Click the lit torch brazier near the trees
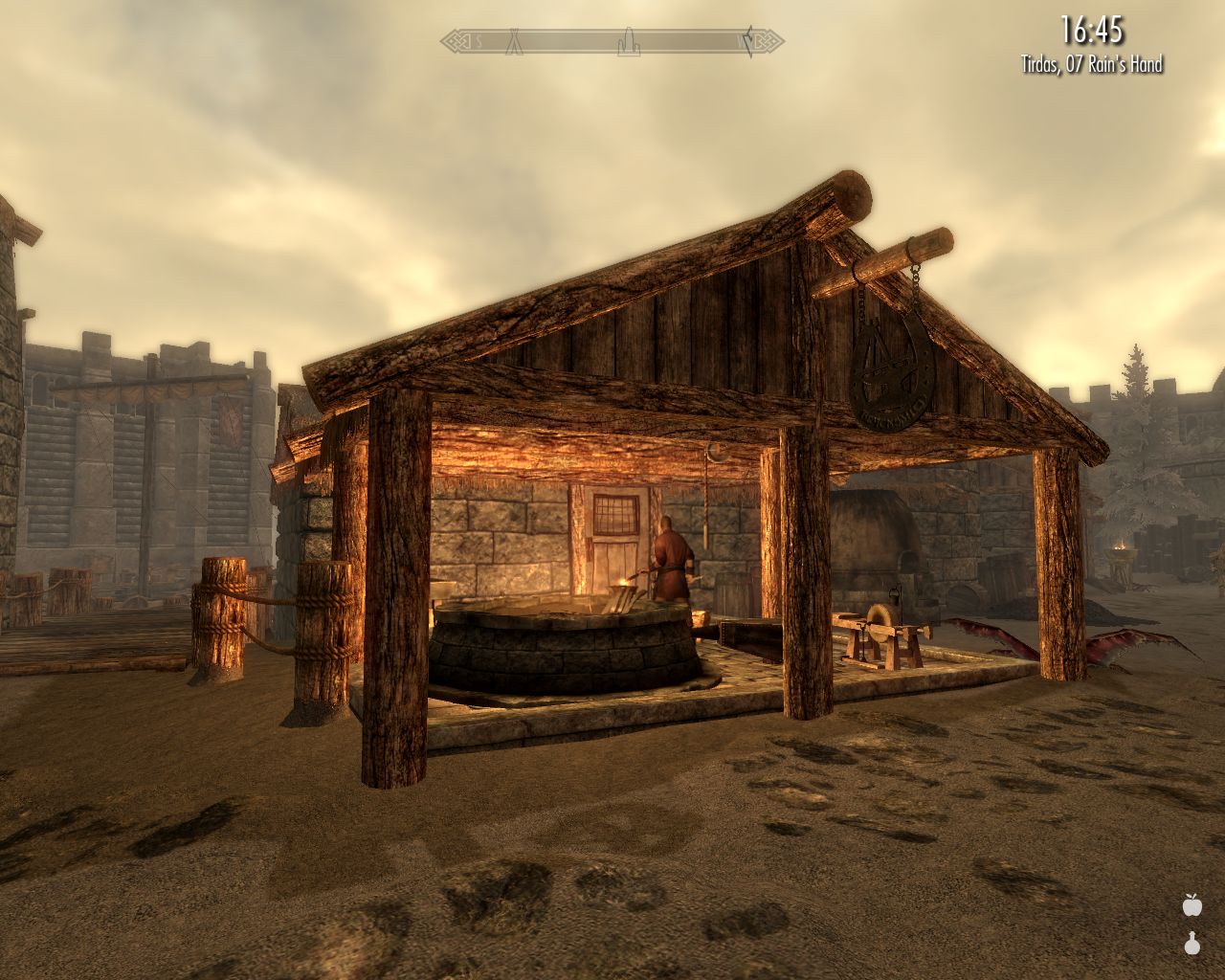 1120,550
